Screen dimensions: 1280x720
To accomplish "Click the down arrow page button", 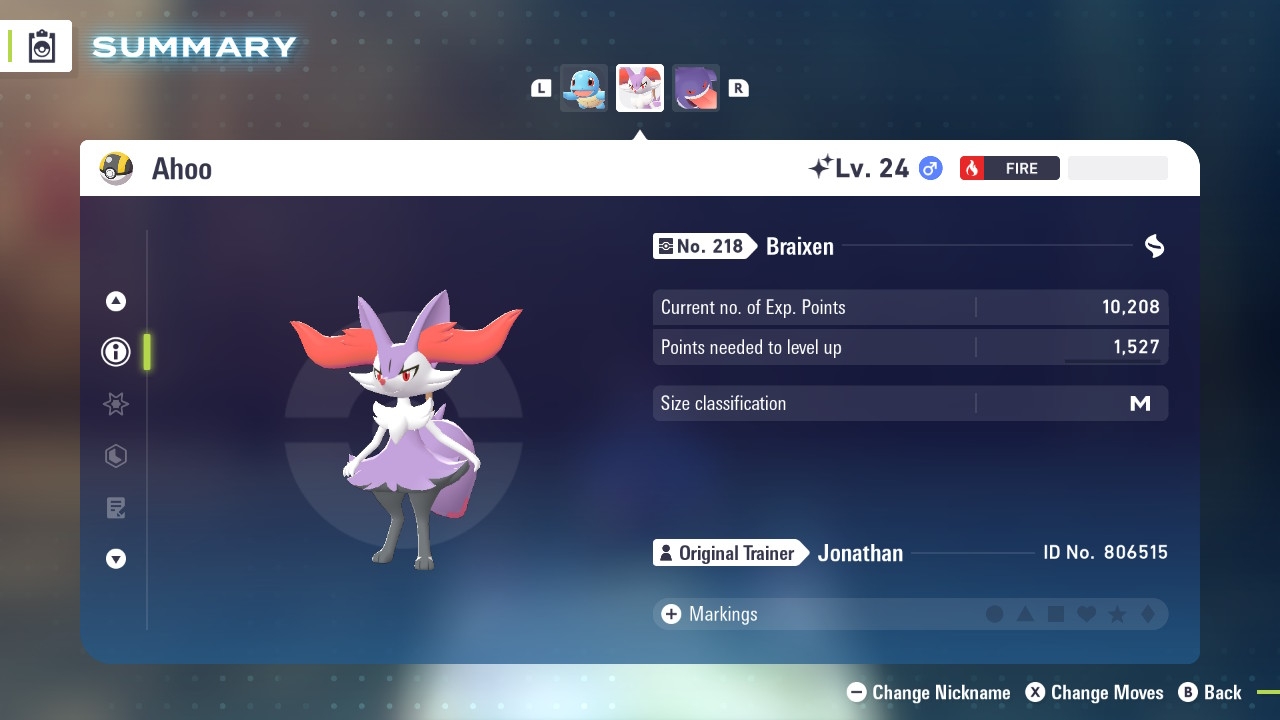I will 116,559.
